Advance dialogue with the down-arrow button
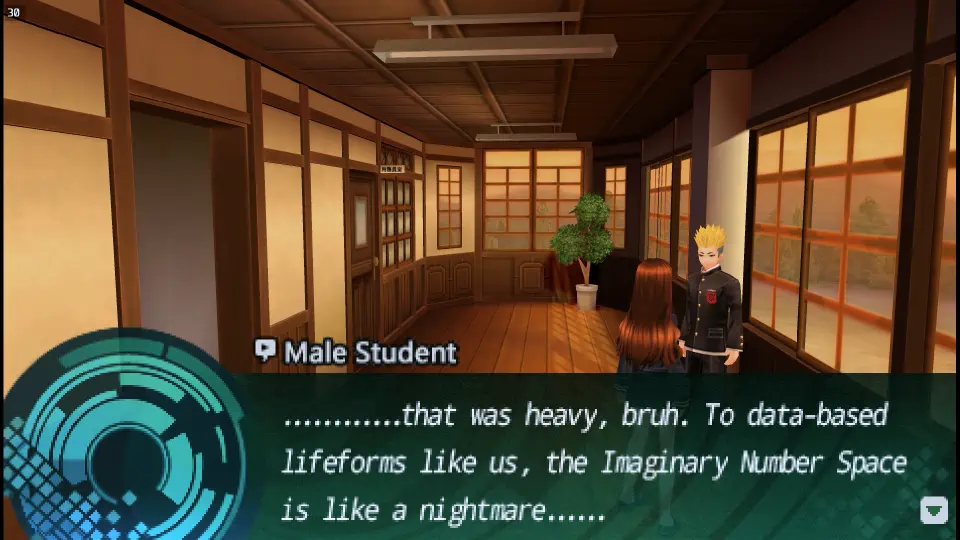Viewport: 960px width, 540px height. pyautogui.click(x=933, y=510)
